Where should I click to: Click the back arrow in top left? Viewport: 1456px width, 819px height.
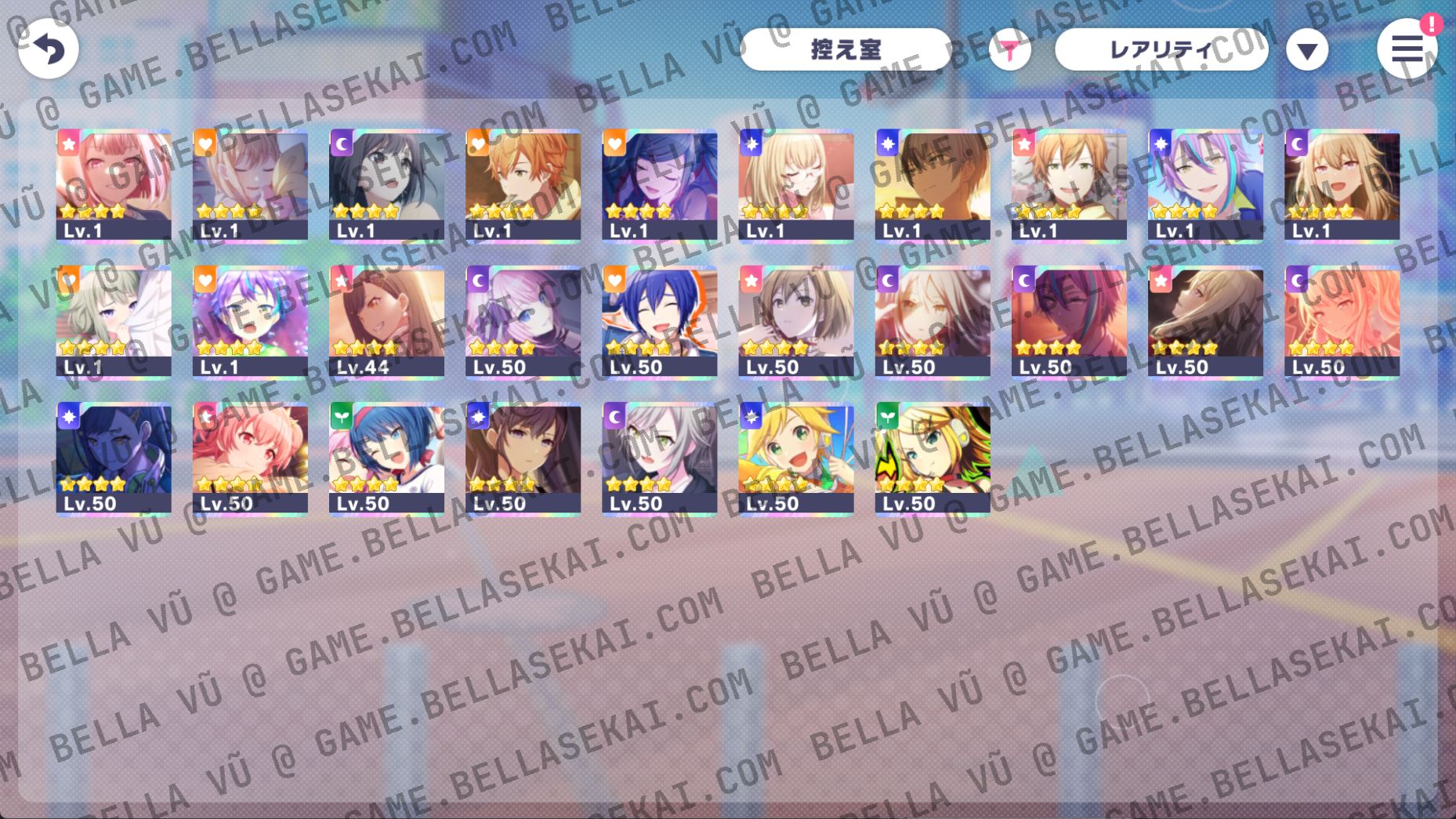49,49
